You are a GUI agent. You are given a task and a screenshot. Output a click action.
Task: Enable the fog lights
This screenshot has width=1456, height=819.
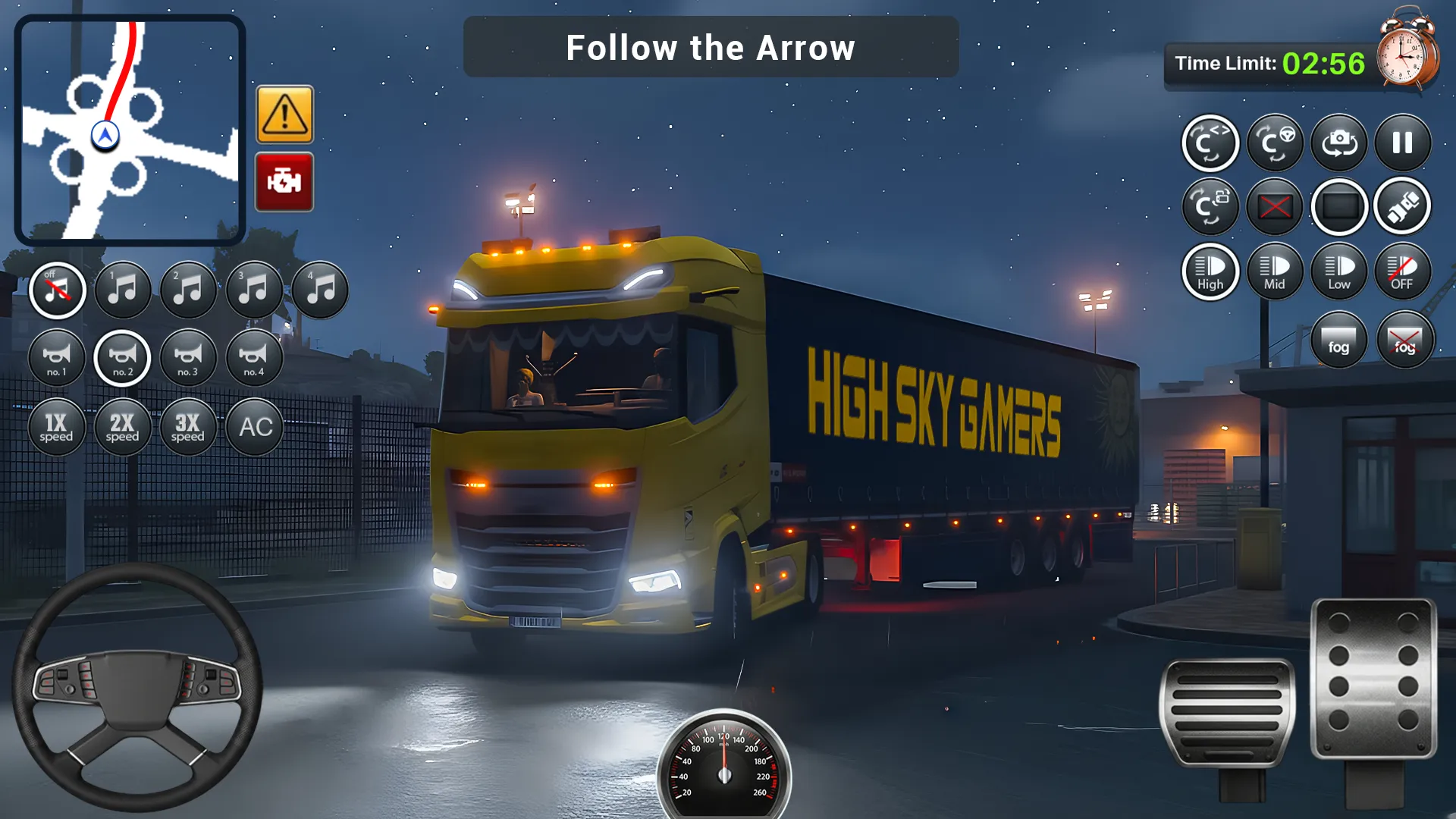pyautogui.click(x=1339, y=340)
